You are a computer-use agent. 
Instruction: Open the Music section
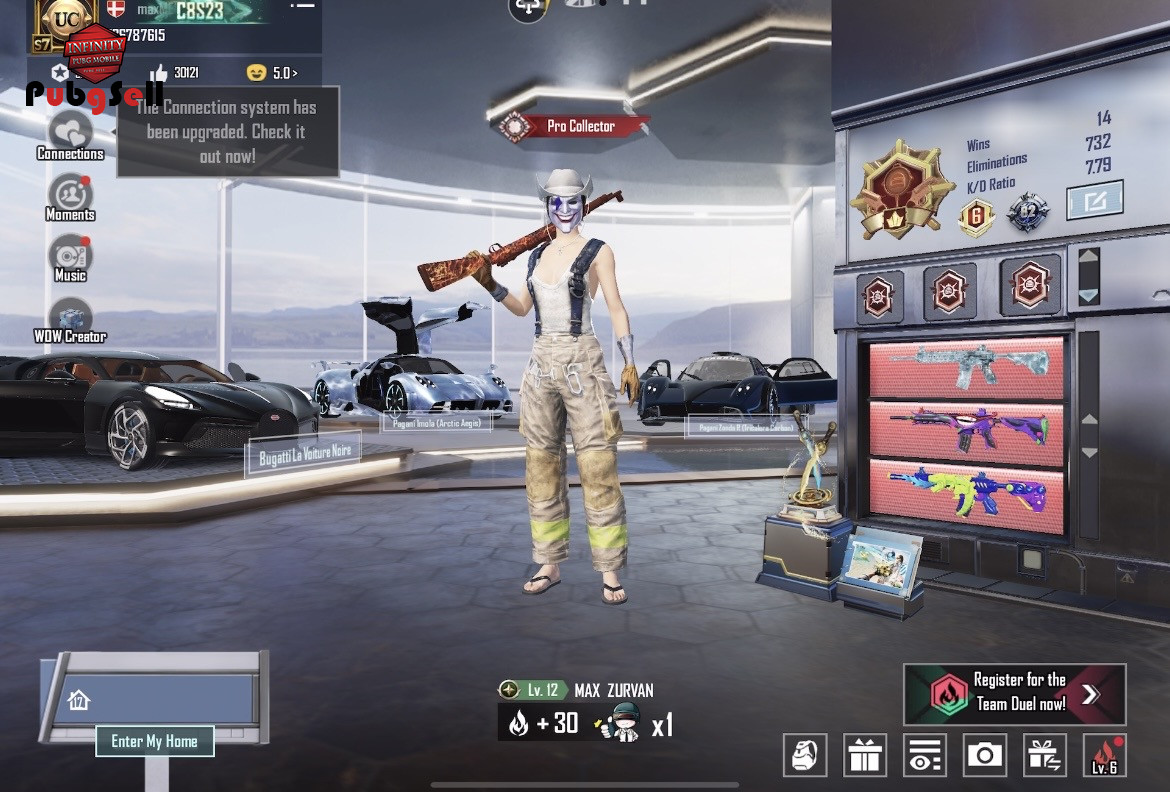pyautogui.click(x=70, y=257)
